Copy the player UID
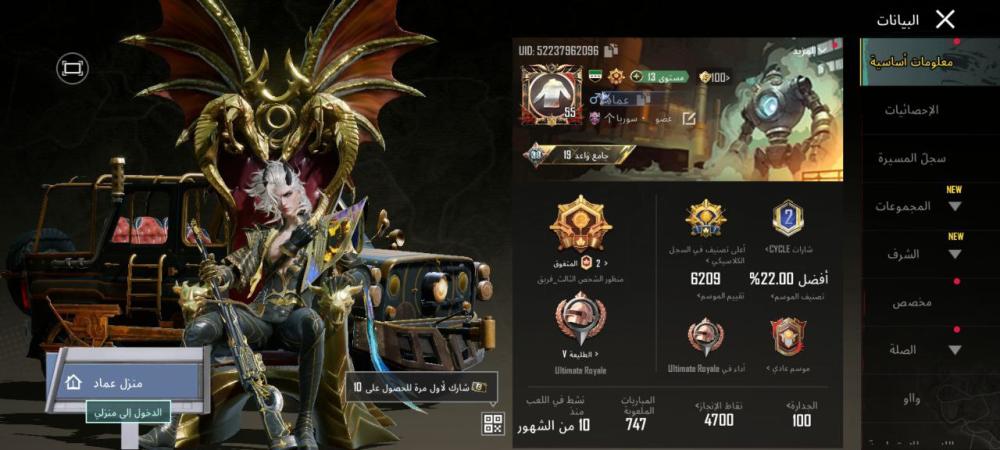 click(x=611, y=50)
